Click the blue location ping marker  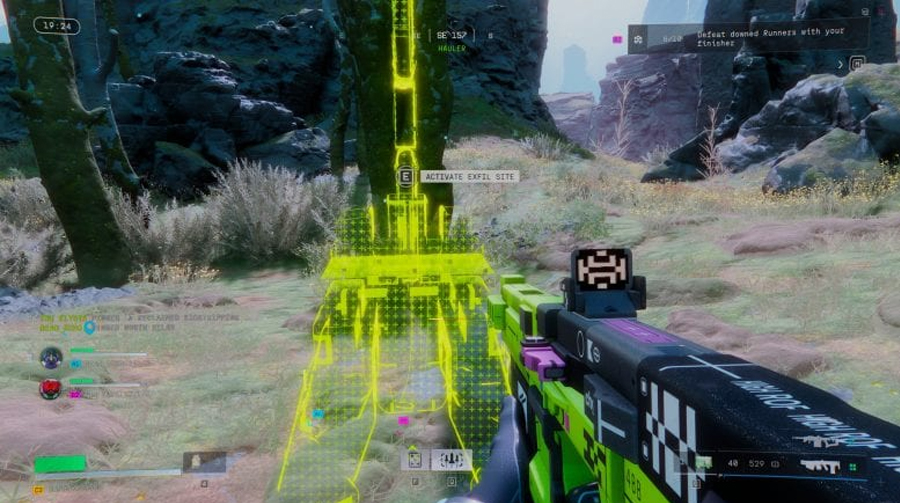89,326
